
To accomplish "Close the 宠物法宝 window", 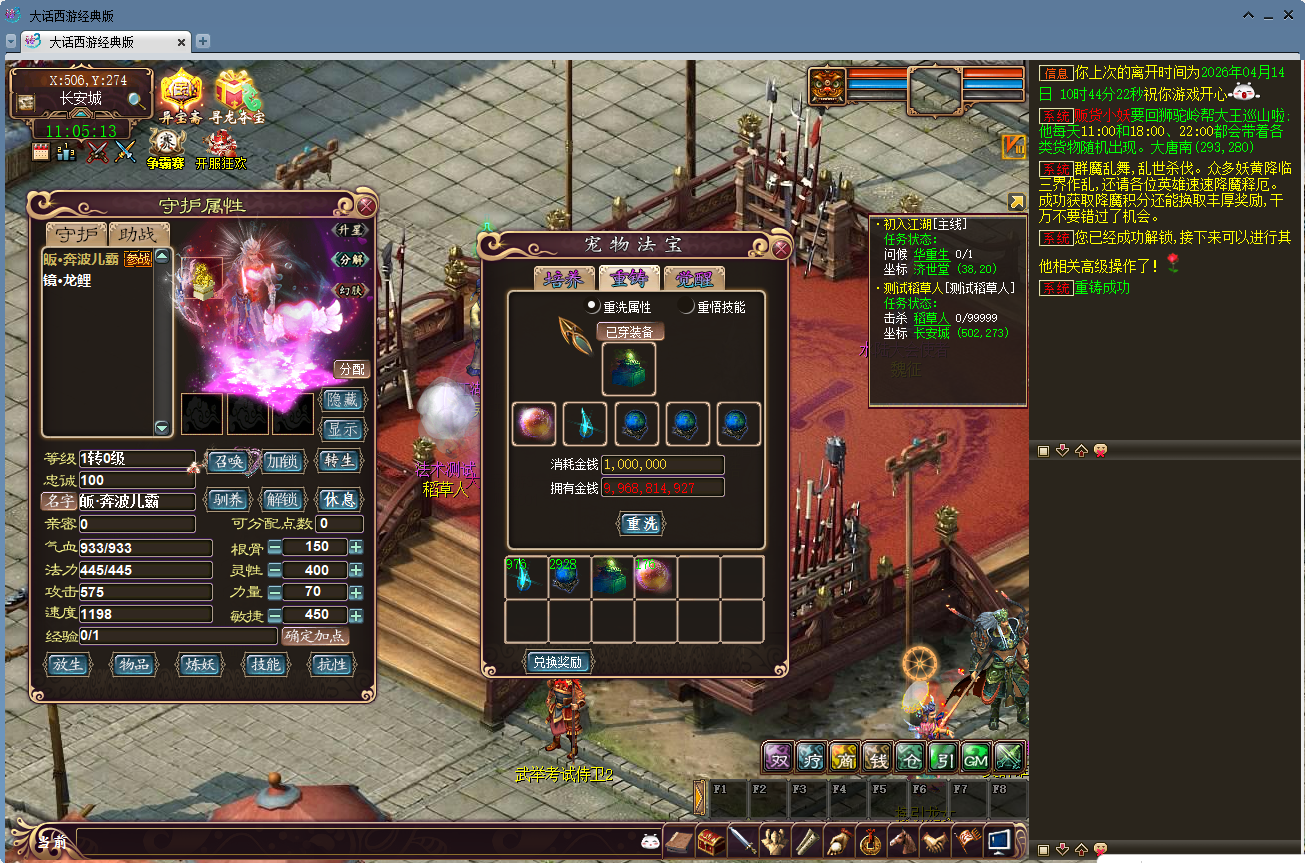I will [x=781, y=249].
